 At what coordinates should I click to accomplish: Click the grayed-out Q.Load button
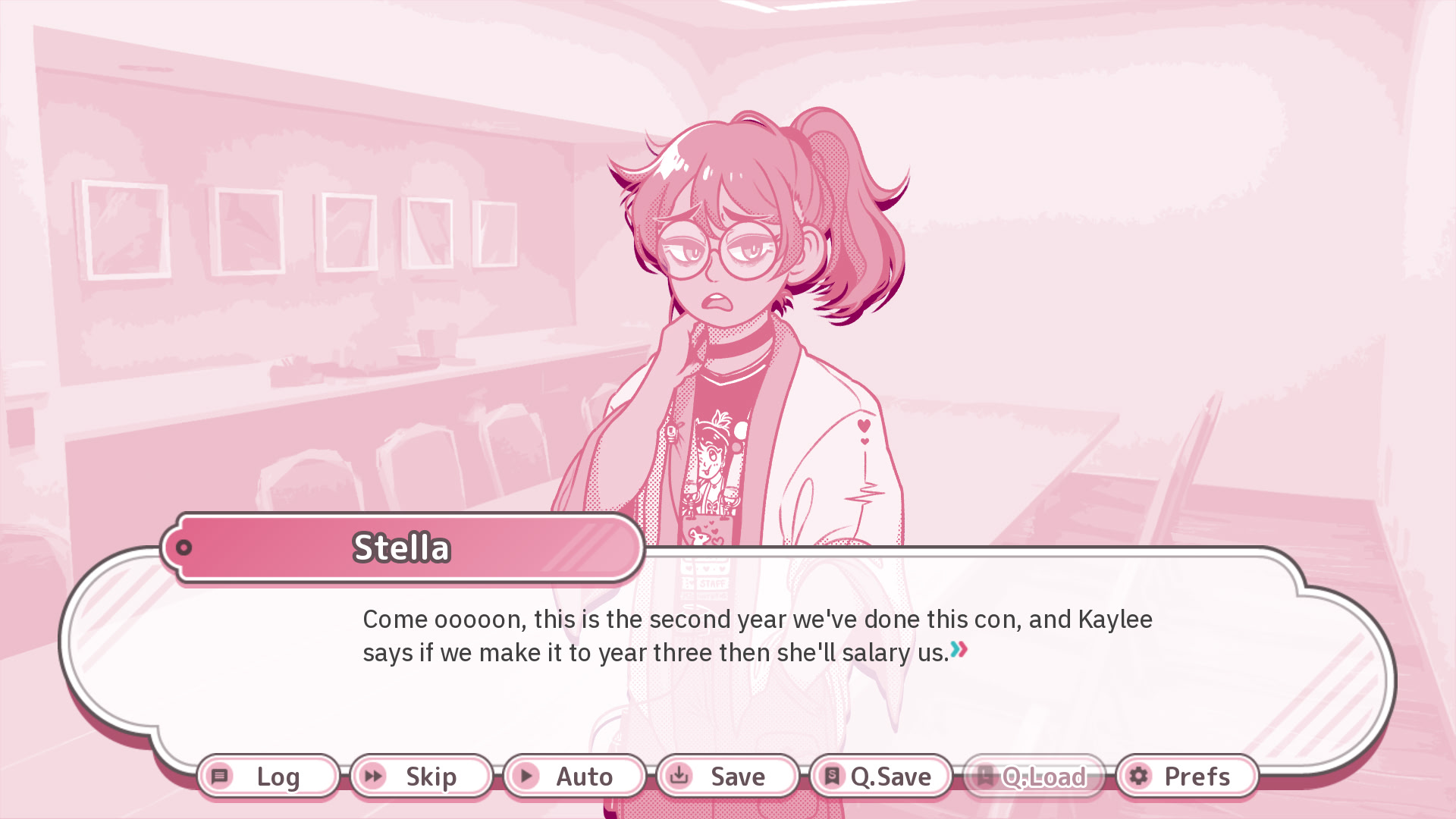pyautogui.click(x=1036, y=777)
